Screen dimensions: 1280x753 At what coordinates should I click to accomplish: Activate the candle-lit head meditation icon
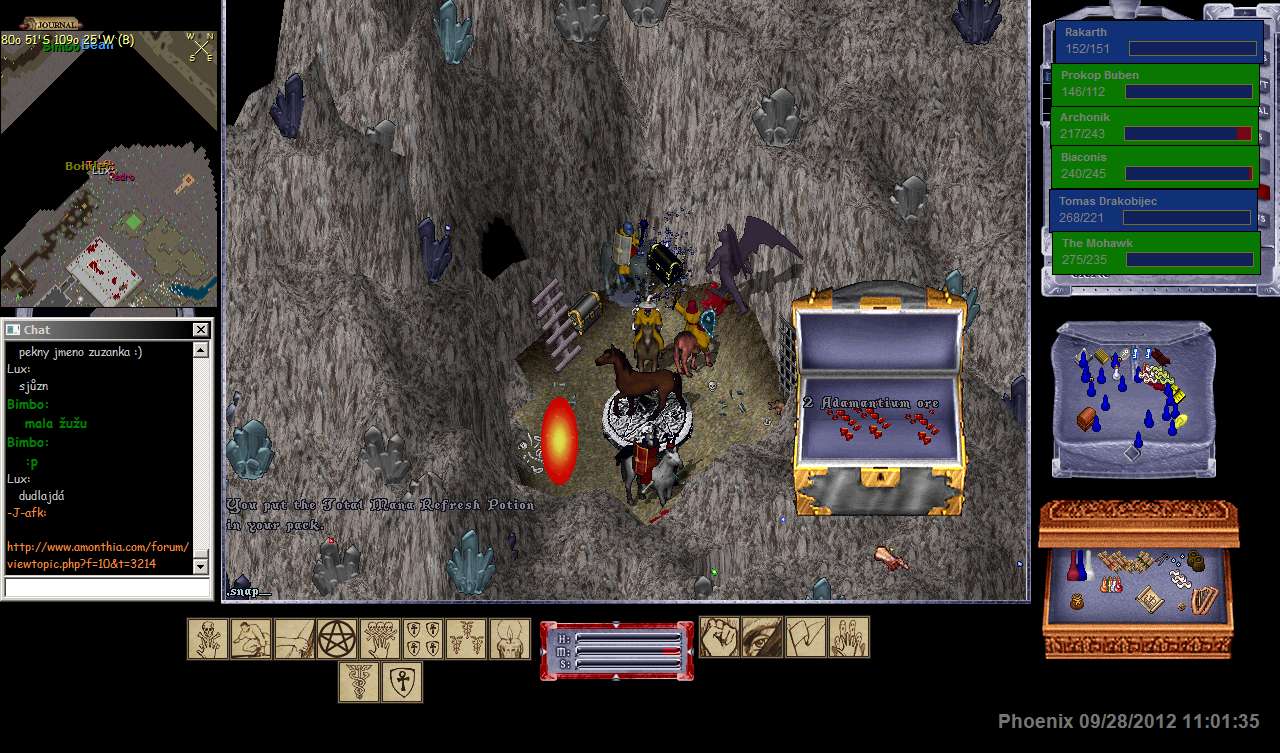point(509,639)
